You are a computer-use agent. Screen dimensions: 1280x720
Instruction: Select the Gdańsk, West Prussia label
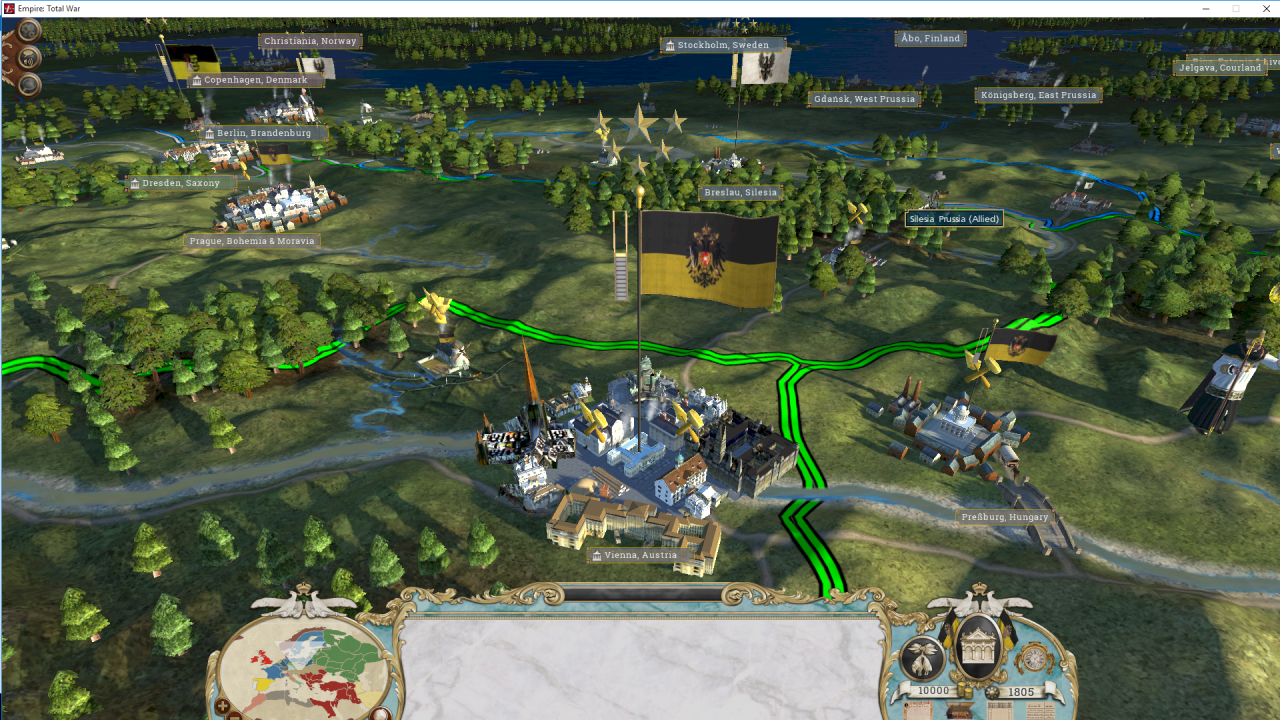tap(864, 99)
